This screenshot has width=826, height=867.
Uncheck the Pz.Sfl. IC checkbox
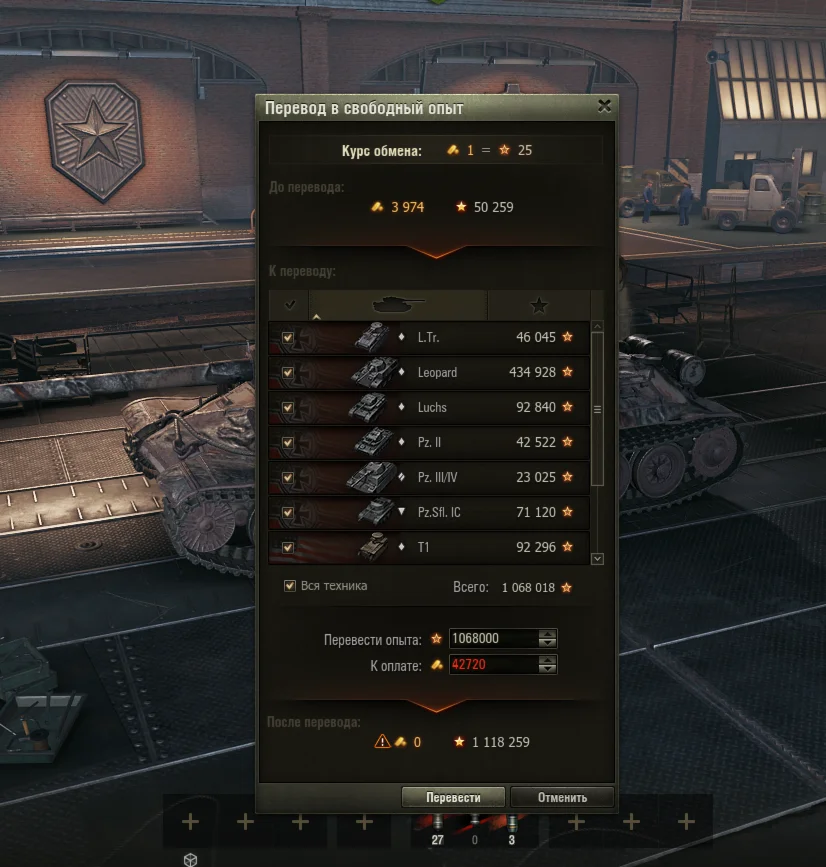[288, 512]
